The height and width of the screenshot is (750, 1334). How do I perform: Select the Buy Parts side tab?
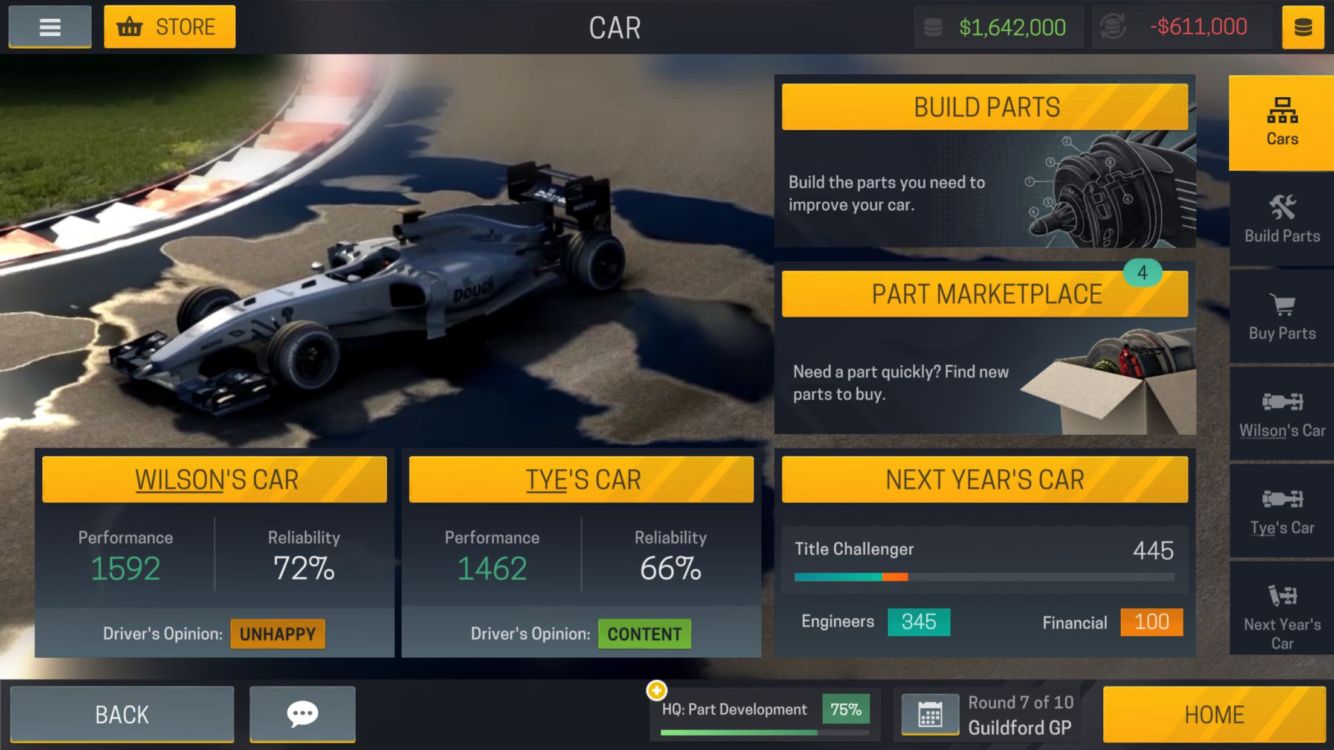tap(1281, 316)
